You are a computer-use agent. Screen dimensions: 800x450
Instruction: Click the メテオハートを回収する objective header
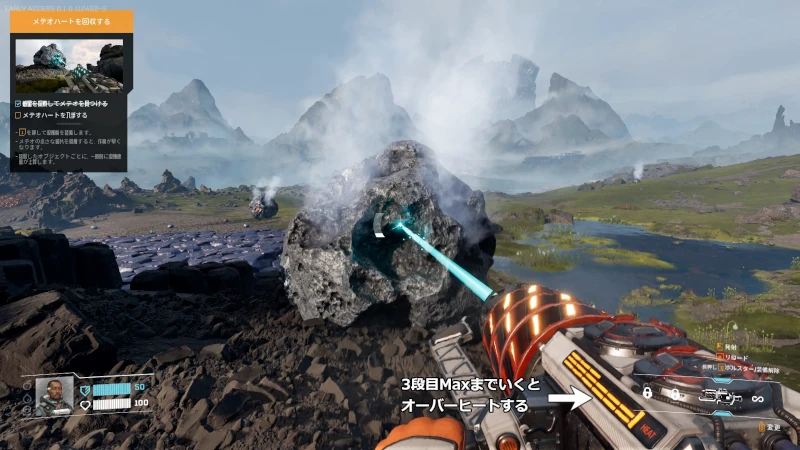pyautogui.click(x=70, y=19)
